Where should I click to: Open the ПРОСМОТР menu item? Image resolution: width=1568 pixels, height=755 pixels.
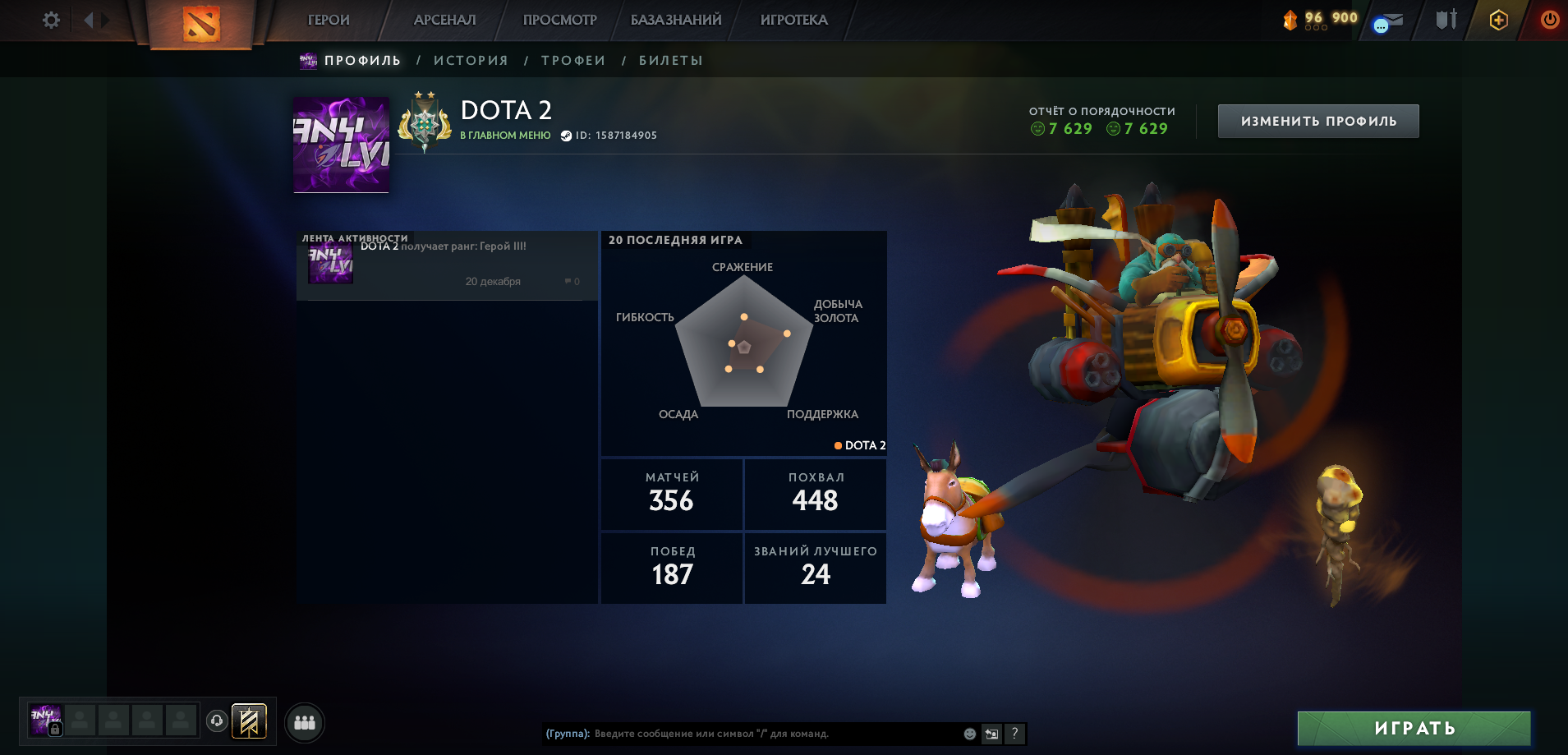[560, 19]
